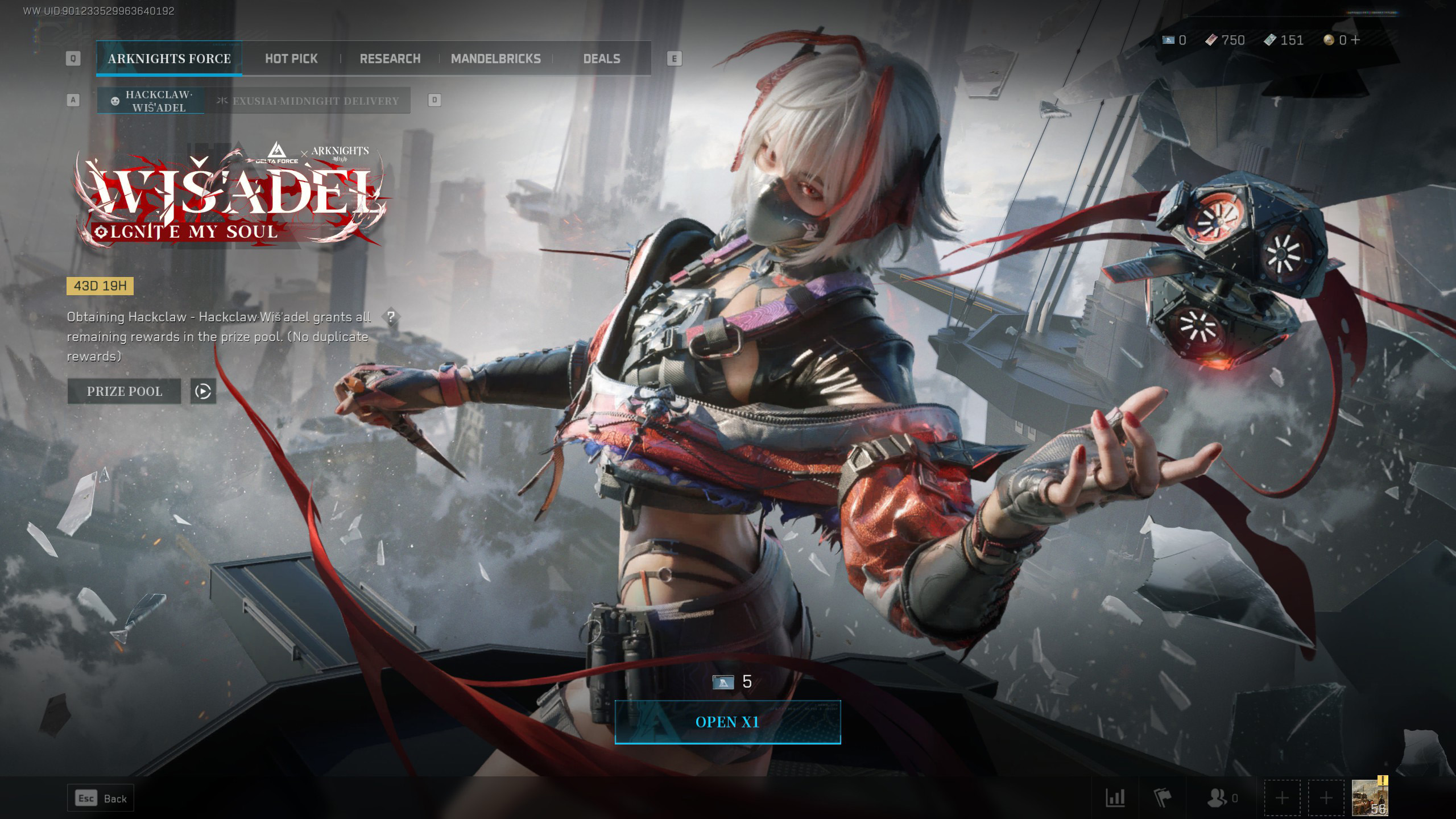Show the Deals tab
The image size is (1456, 819).
[x=602, y=59]
